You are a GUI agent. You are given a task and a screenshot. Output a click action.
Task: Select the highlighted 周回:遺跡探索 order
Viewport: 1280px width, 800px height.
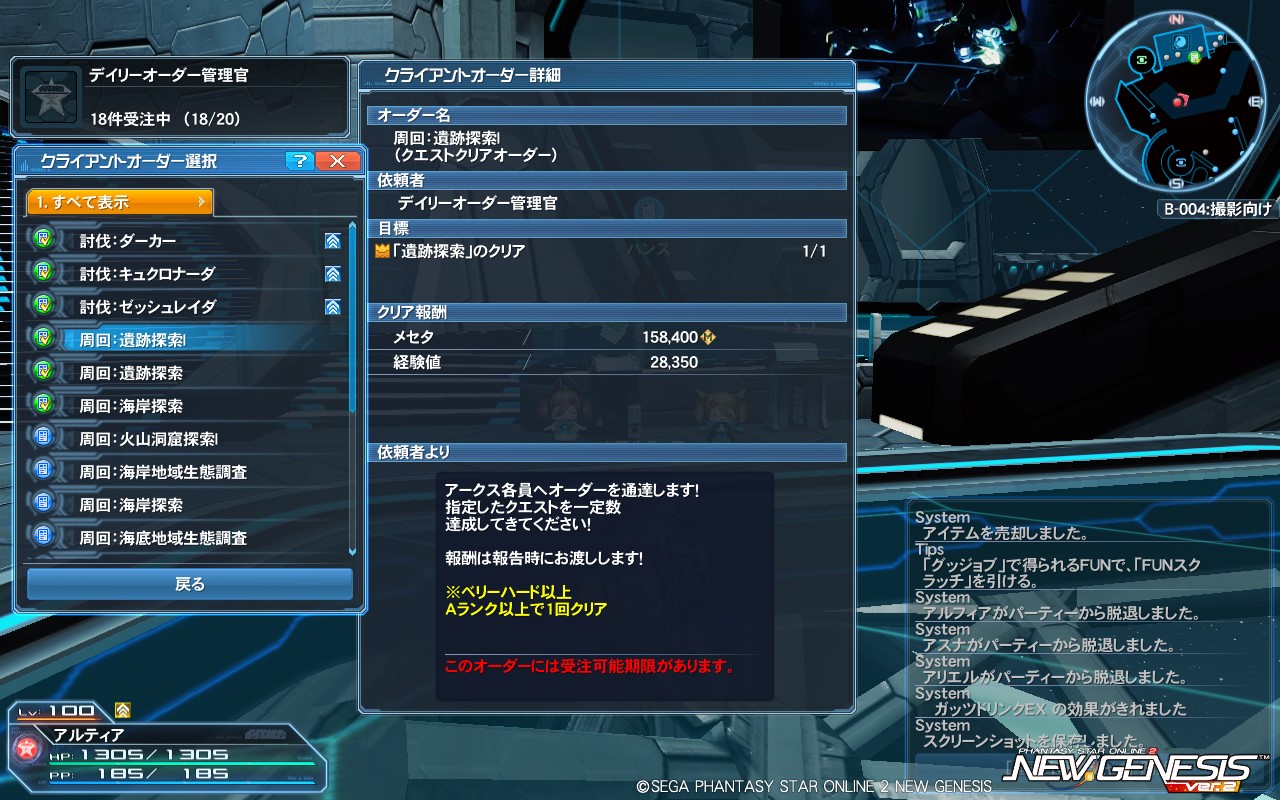coord(180,339)
